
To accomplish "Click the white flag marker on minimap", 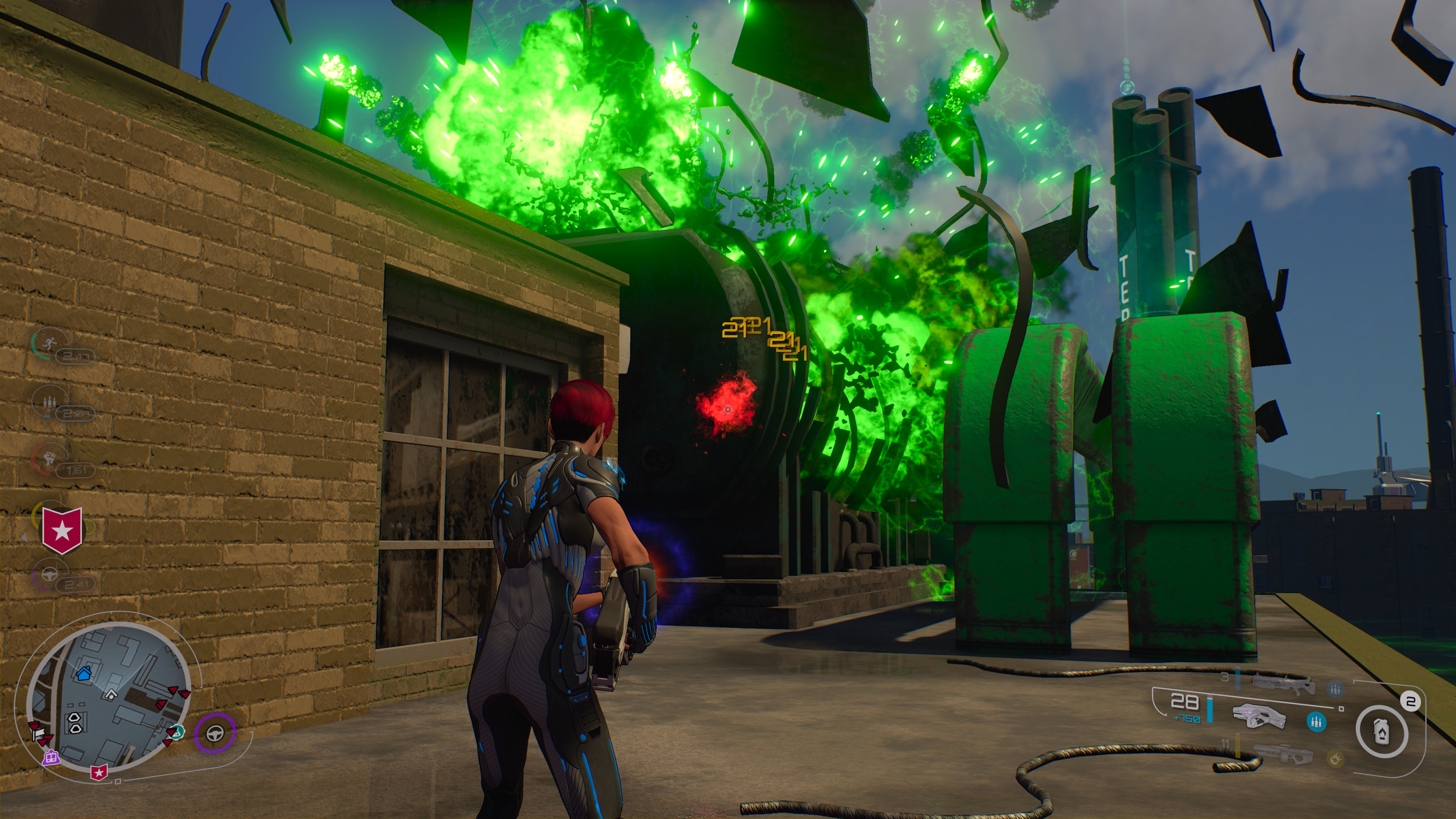I will 38,734.
